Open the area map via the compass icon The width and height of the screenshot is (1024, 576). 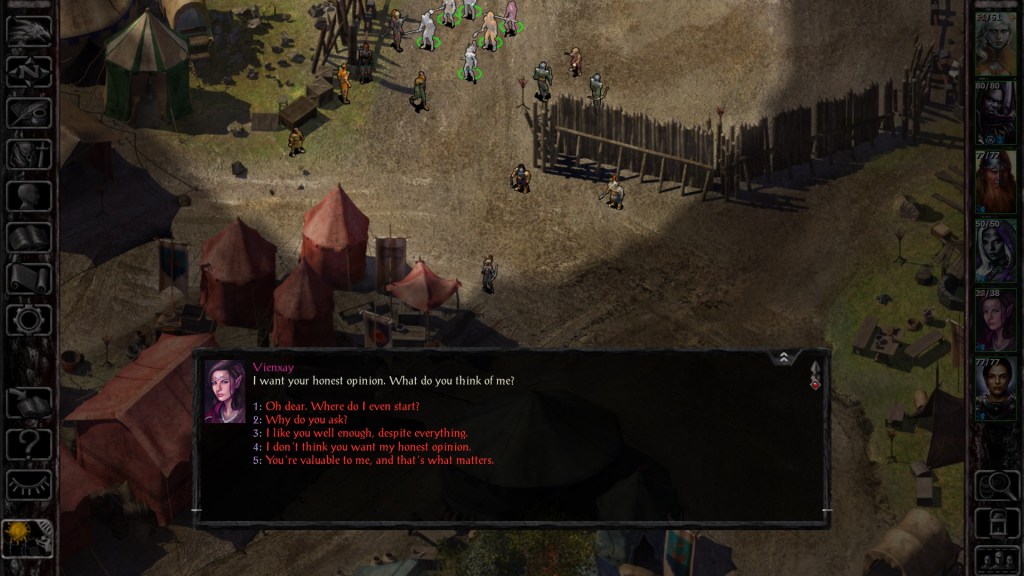click(x=29, y=72)
